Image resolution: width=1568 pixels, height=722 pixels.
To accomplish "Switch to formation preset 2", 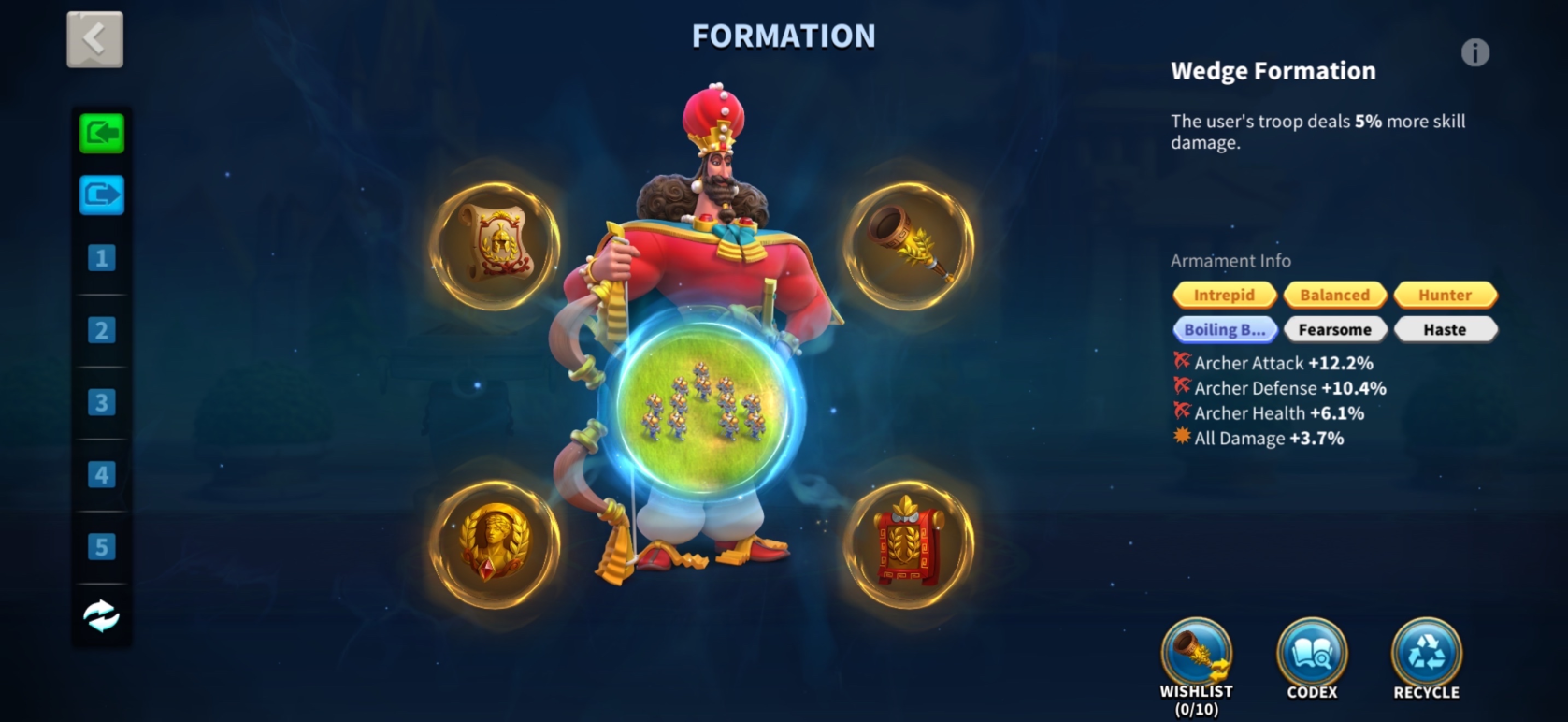I will point(102,330).
